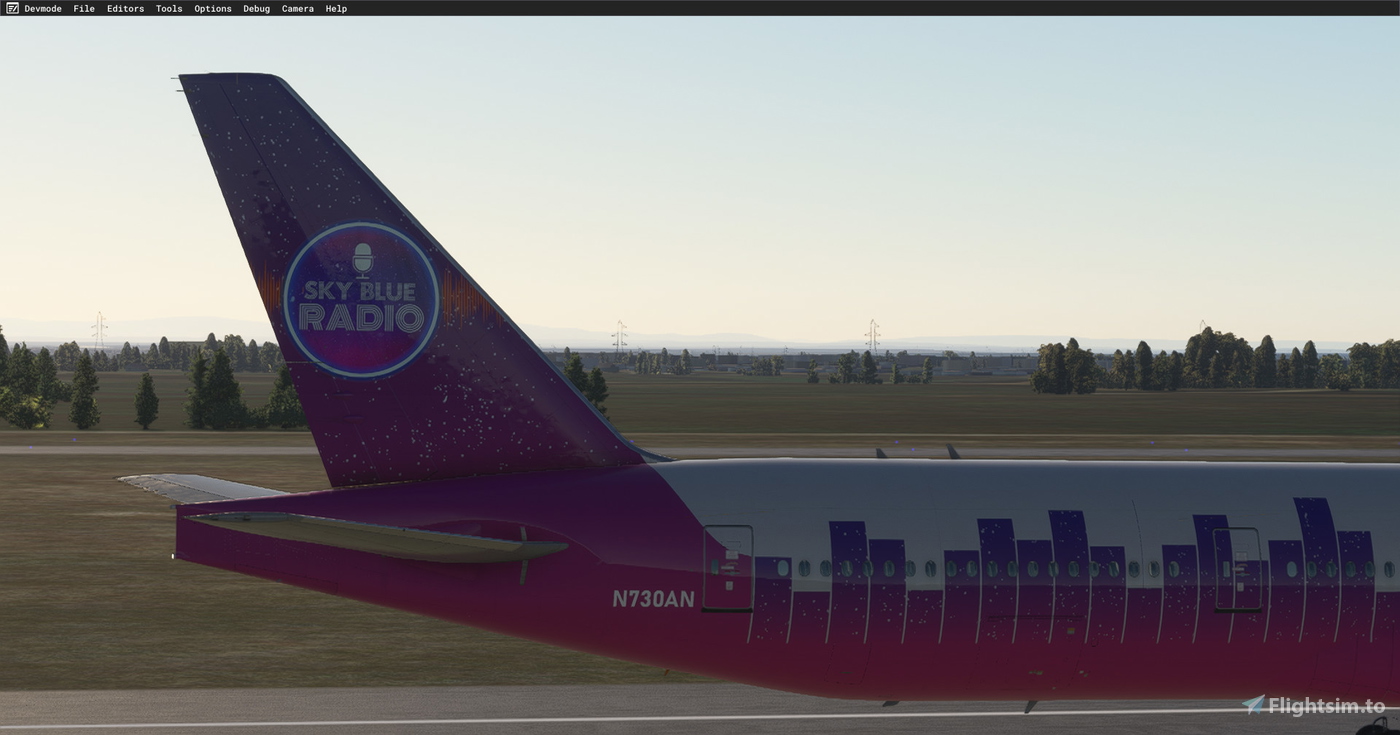Open the Camera menu

pos(297,8)
